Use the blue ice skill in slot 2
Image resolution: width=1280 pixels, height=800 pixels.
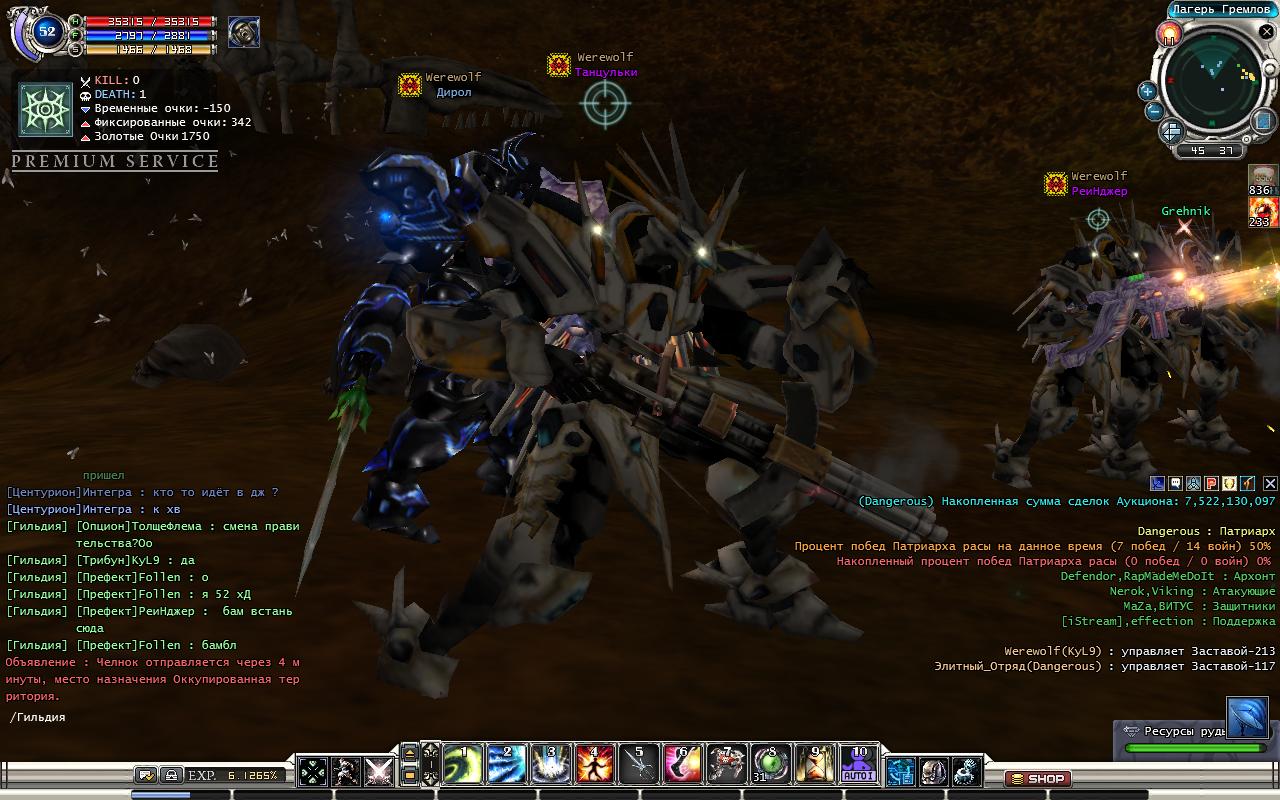point(506,765)
